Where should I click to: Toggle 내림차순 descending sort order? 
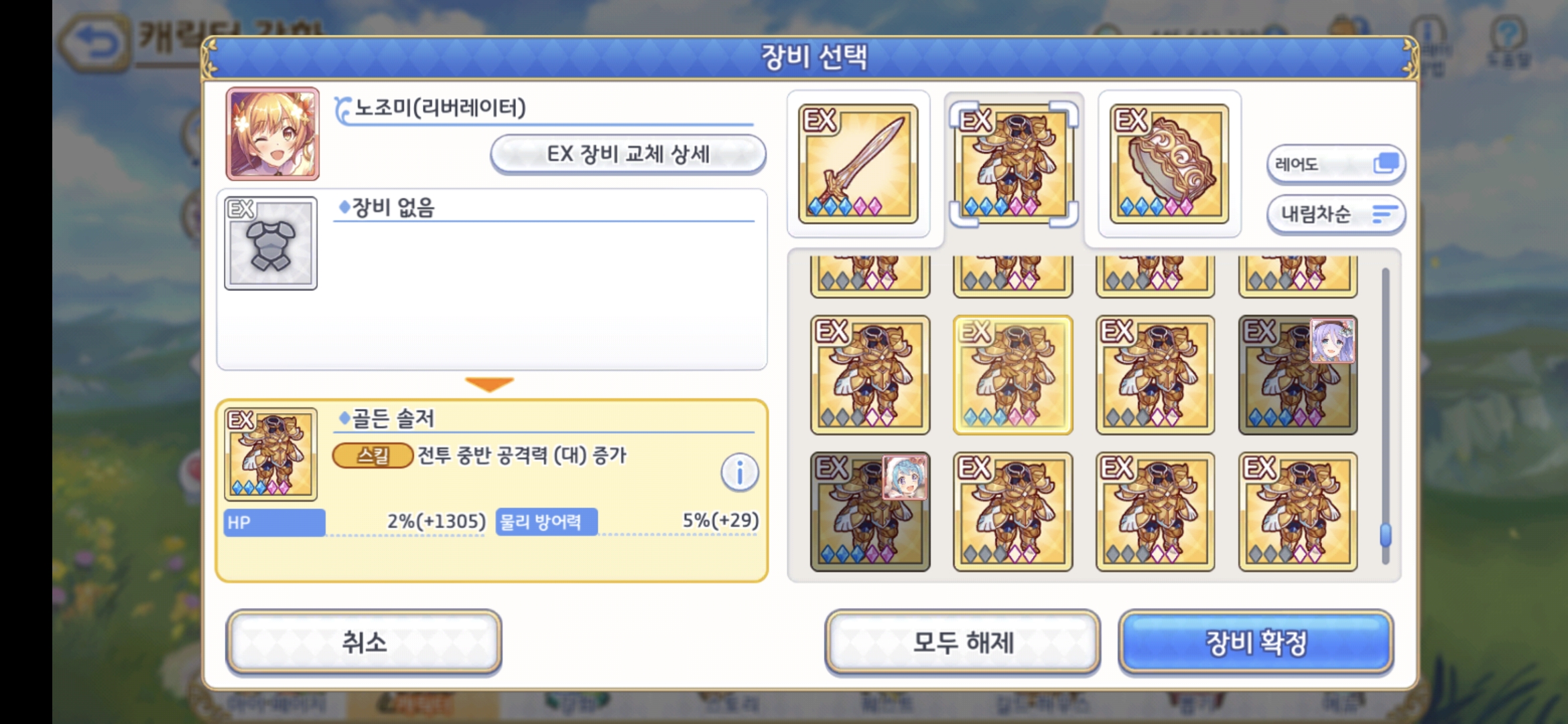[x=1335, y=213]
